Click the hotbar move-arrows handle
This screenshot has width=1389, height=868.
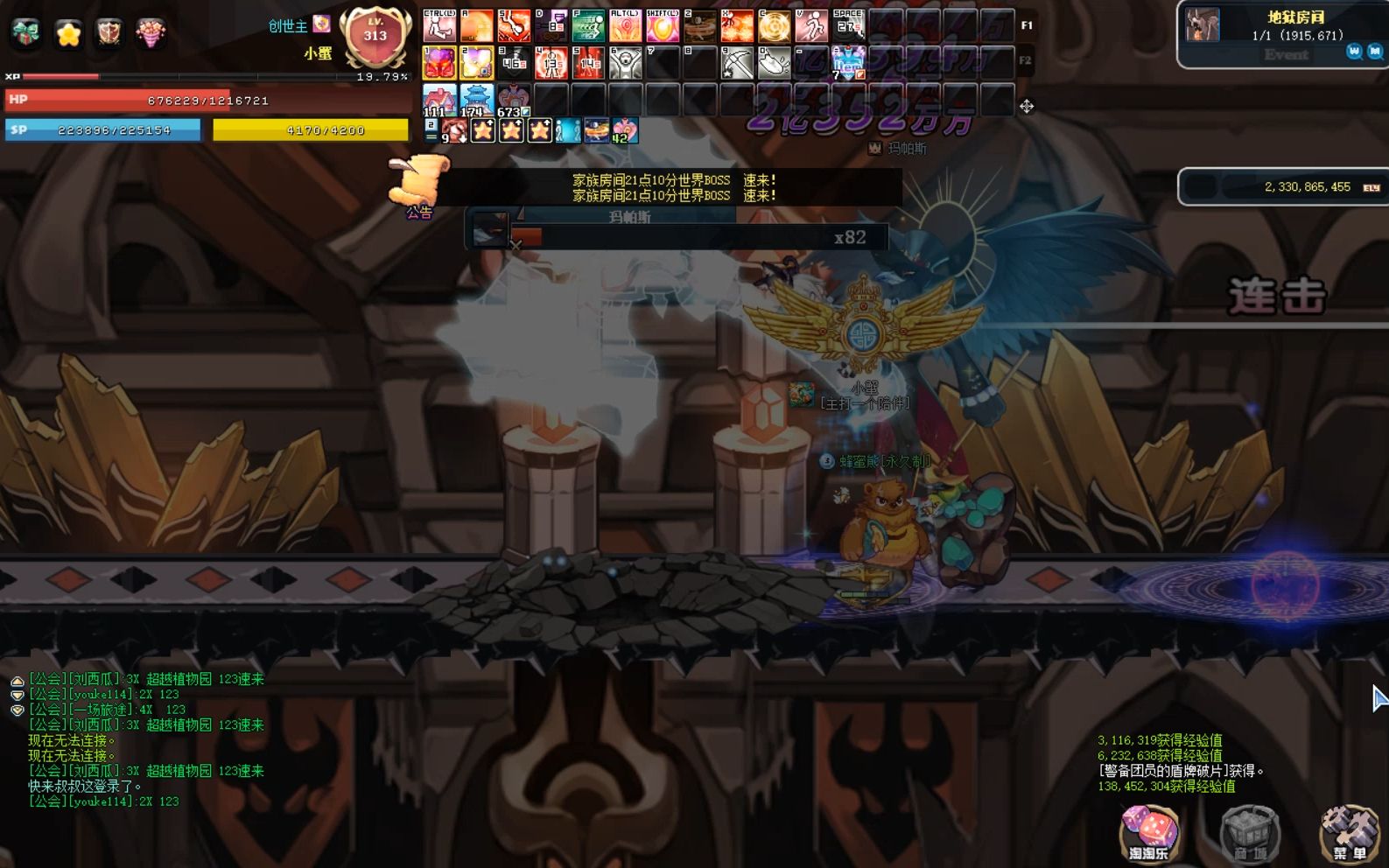[1027, 106]
